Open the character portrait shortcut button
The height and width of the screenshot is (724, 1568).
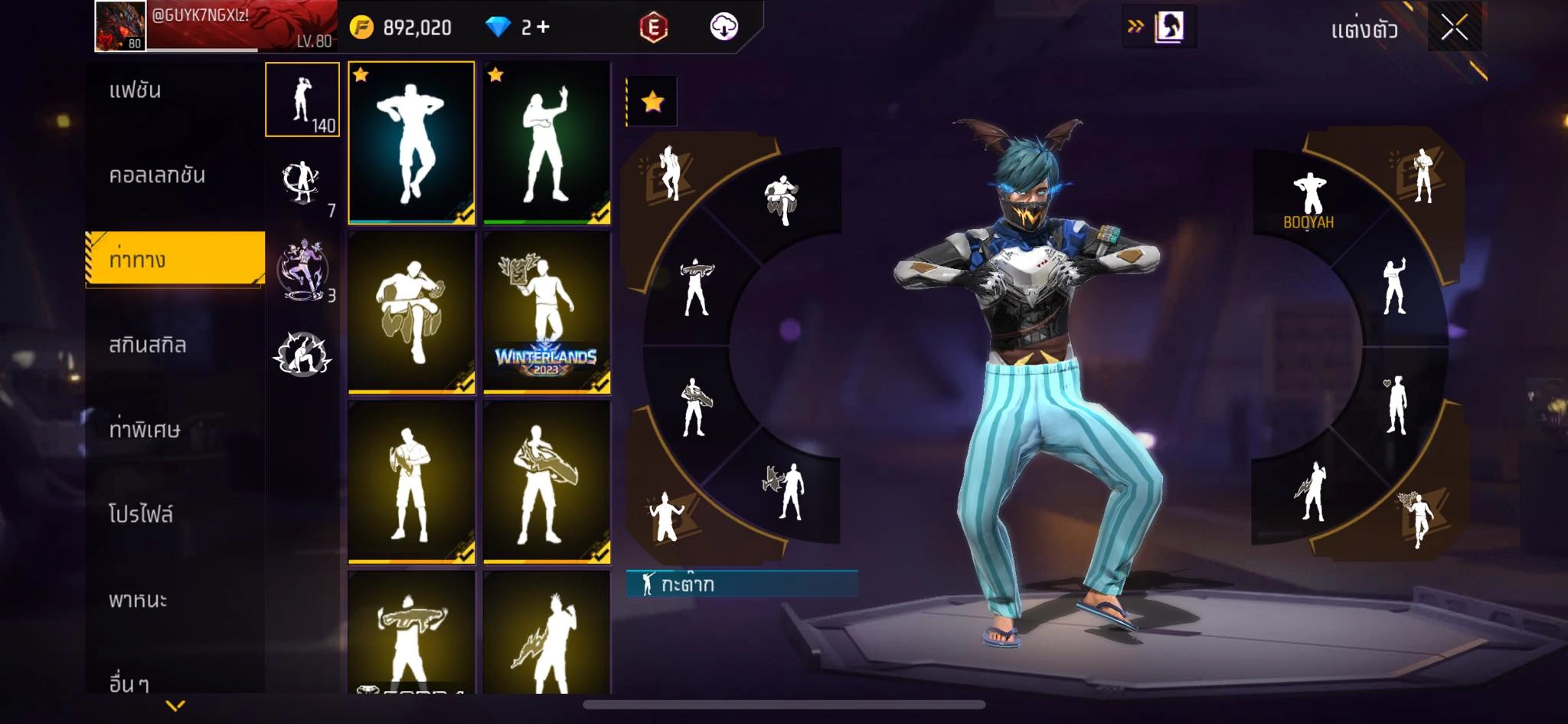pyautogui.click(x=1168, y=28)
